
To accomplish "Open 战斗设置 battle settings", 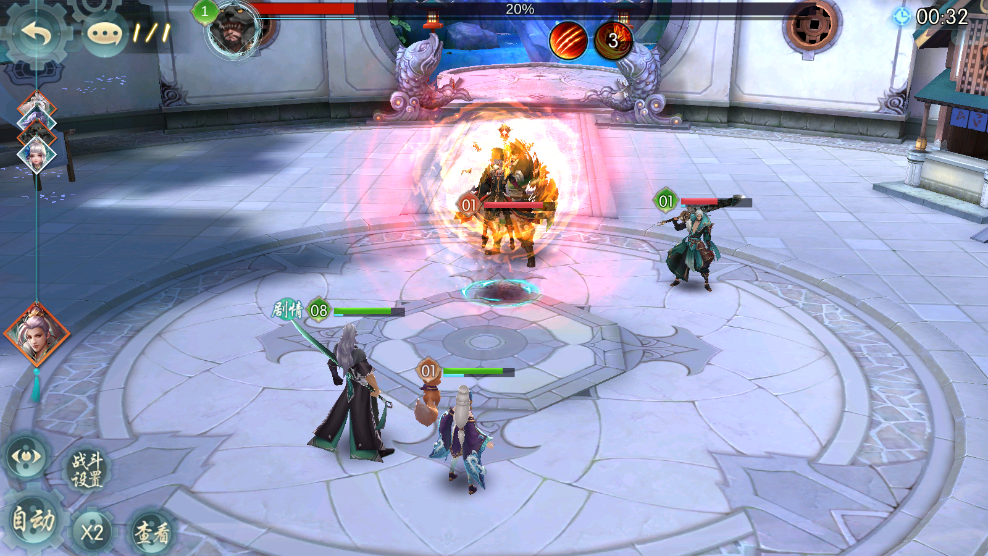I will pos(87,469).
